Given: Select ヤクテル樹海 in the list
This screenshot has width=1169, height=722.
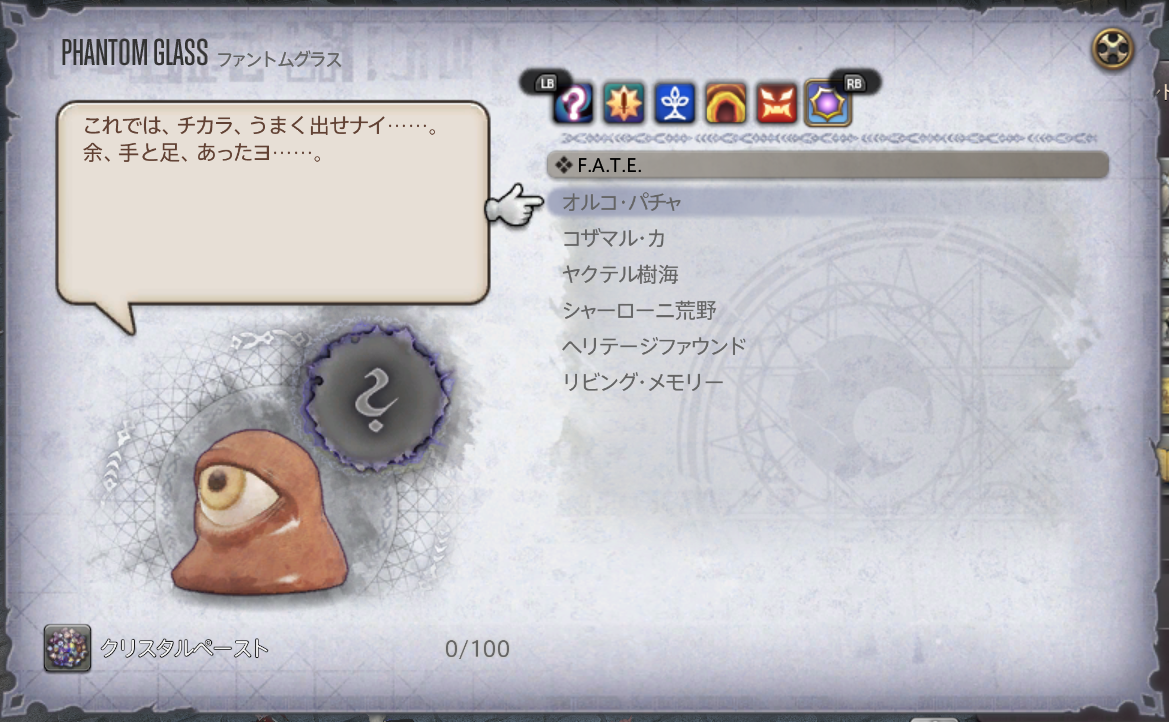Looking at the screenshot, I should (x=621, y=275).
